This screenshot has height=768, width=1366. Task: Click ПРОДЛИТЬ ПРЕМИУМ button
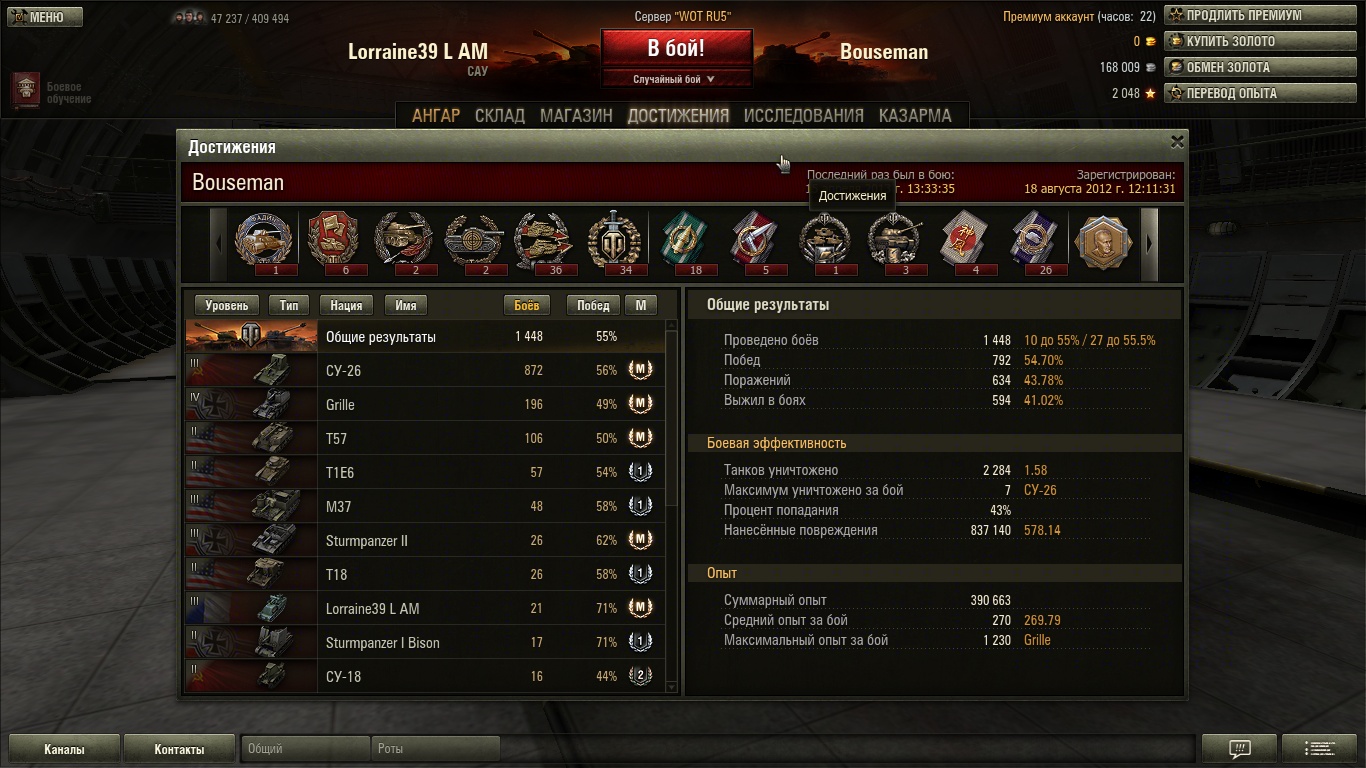coord(1259,16)
